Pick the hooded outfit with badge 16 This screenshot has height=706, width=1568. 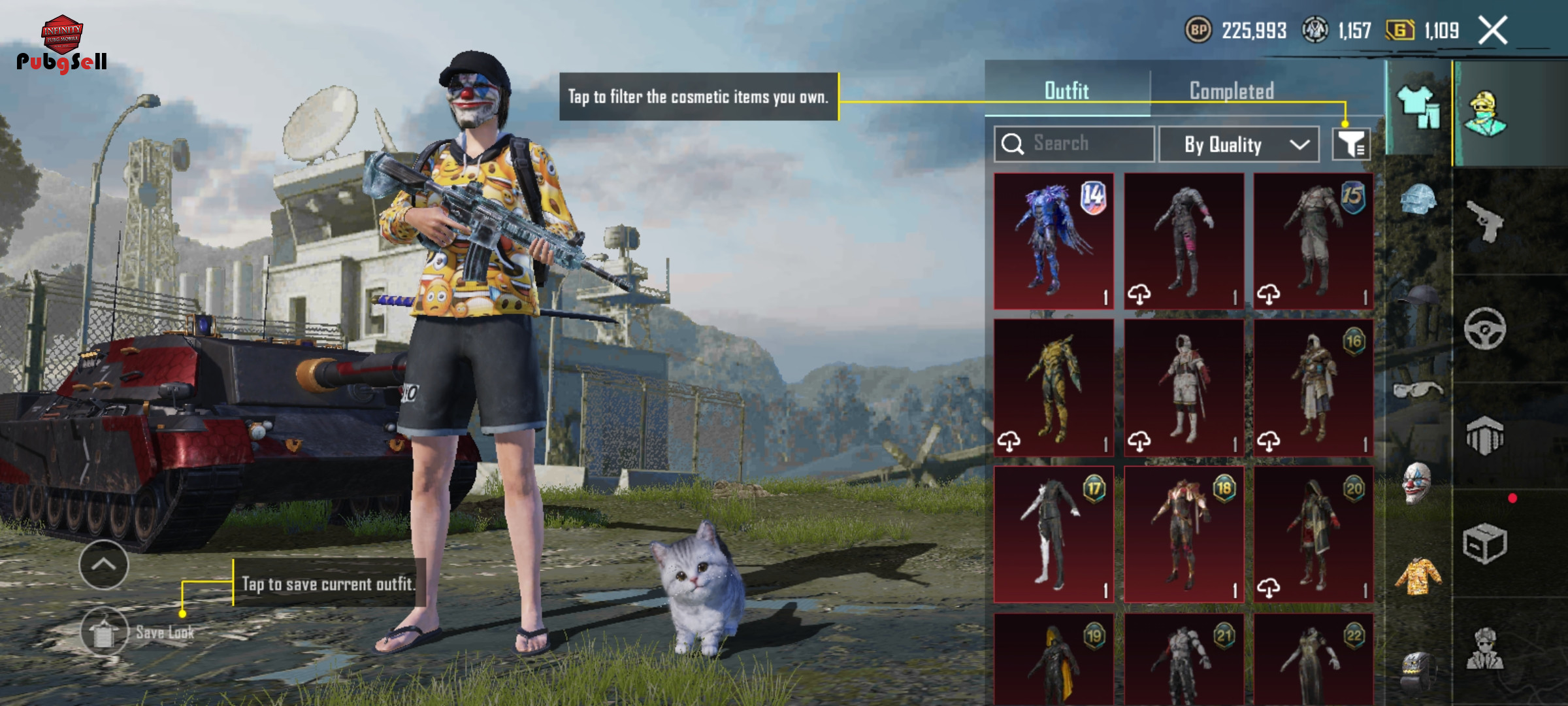(x=1313, y=388)
